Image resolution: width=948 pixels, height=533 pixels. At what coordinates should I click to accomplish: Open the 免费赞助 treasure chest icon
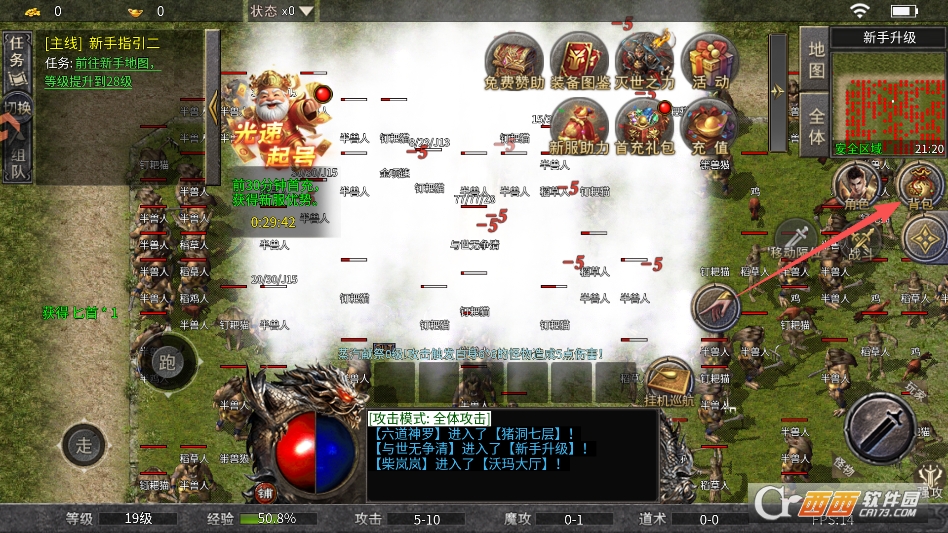[x=515, y=60]
